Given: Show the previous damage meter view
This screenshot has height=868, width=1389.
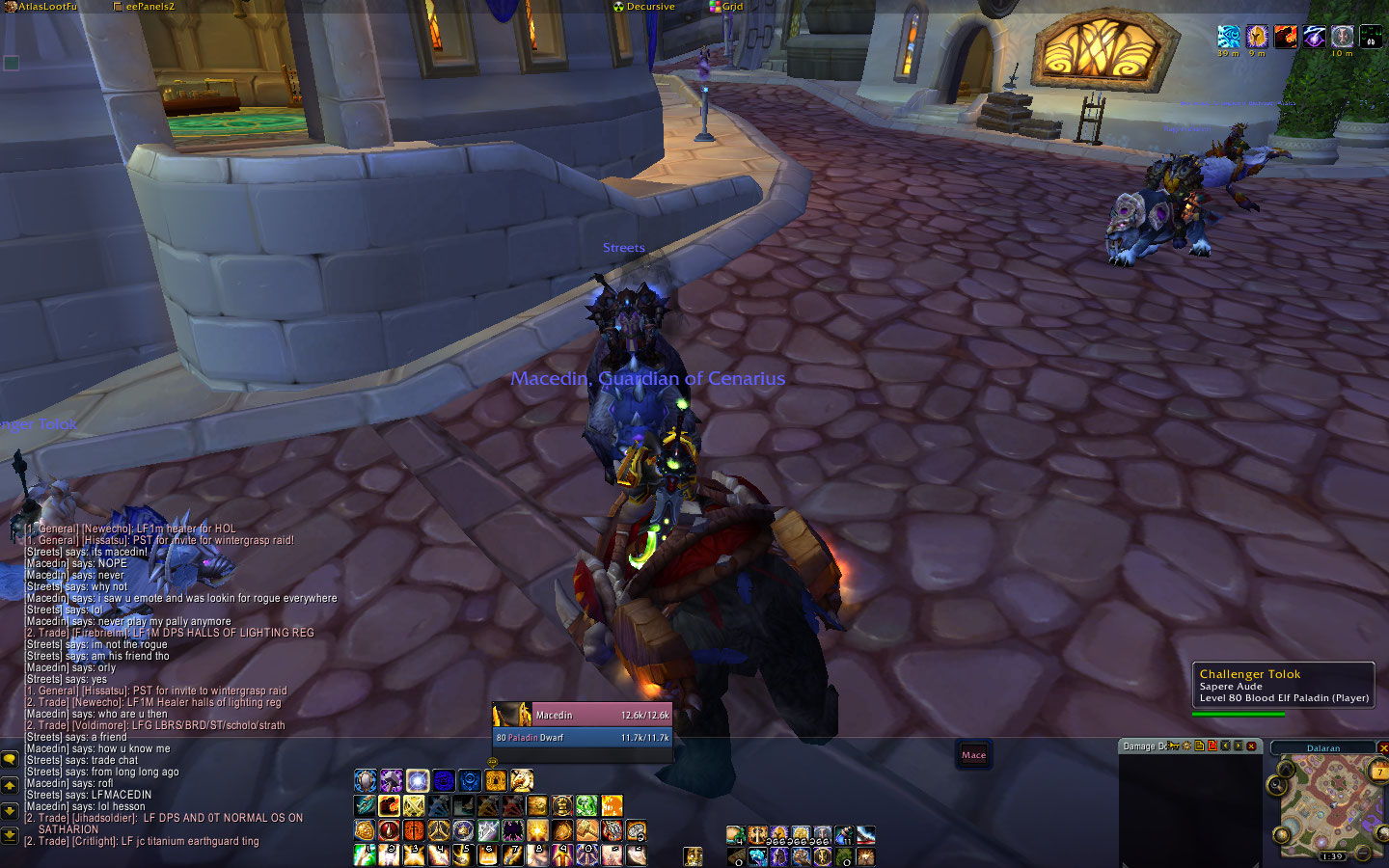Looking at the screenshot, I should coord(1225,746).
